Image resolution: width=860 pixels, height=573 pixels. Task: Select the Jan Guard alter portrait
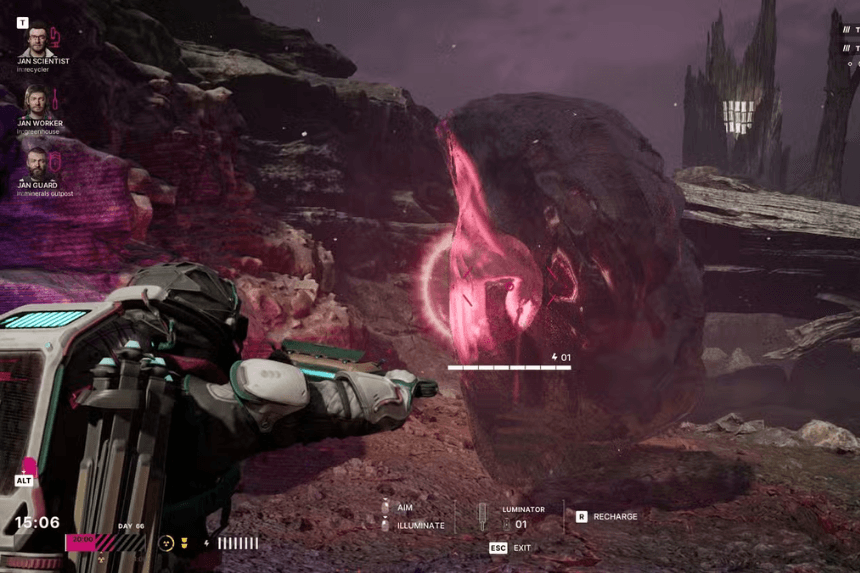coord(37,161)
